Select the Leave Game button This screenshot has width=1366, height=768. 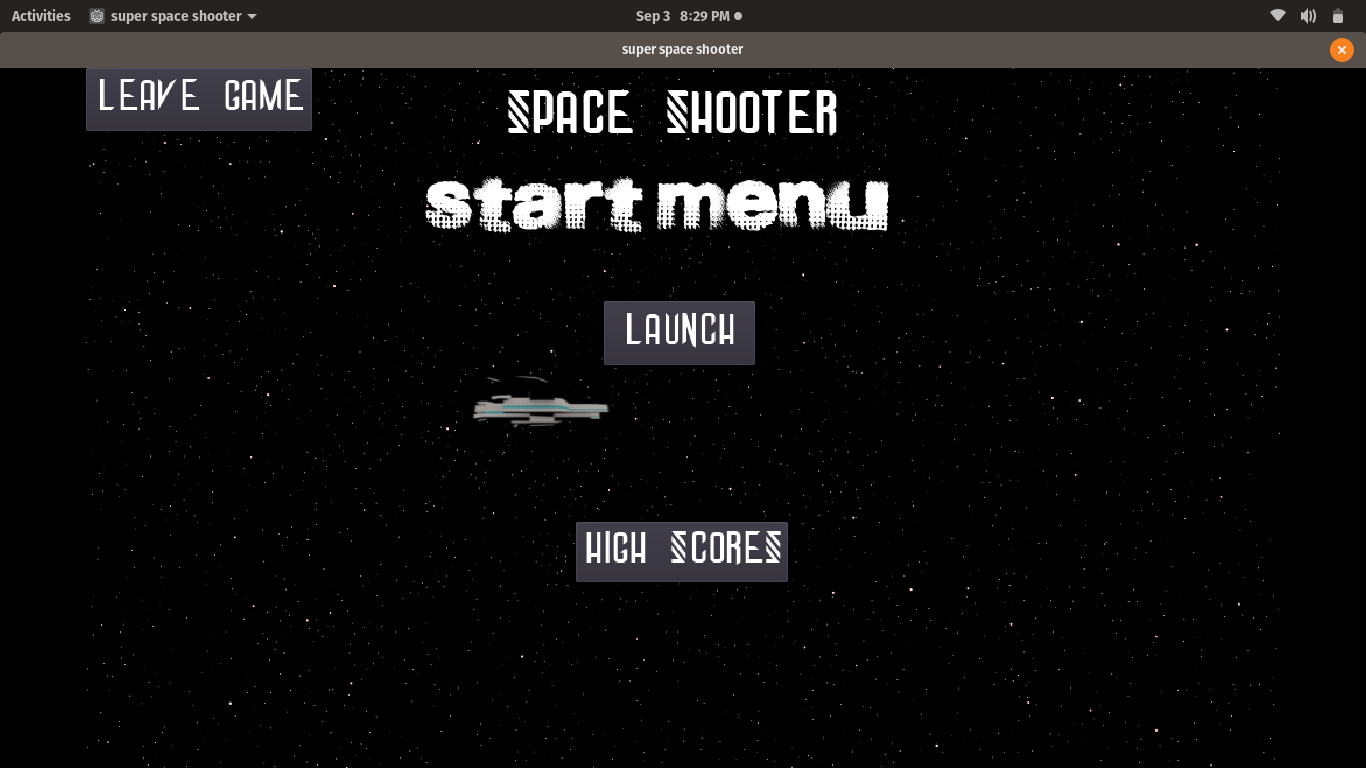[x=199, y=98]
